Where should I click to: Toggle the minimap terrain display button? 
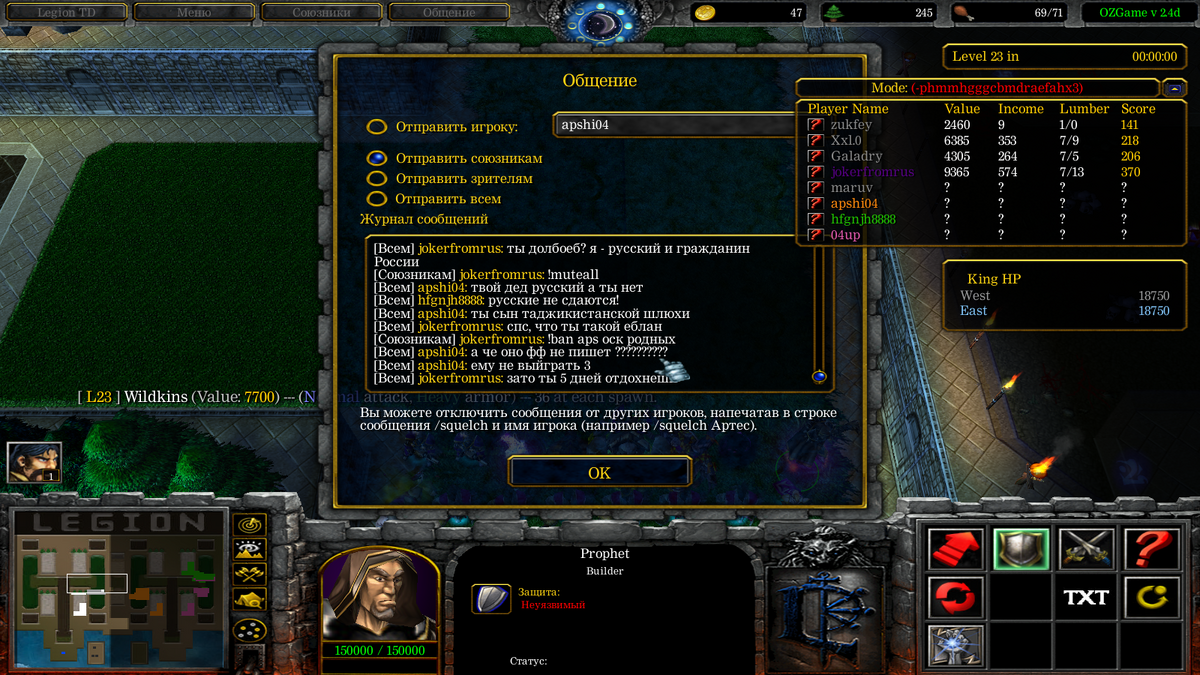(248, 549)
